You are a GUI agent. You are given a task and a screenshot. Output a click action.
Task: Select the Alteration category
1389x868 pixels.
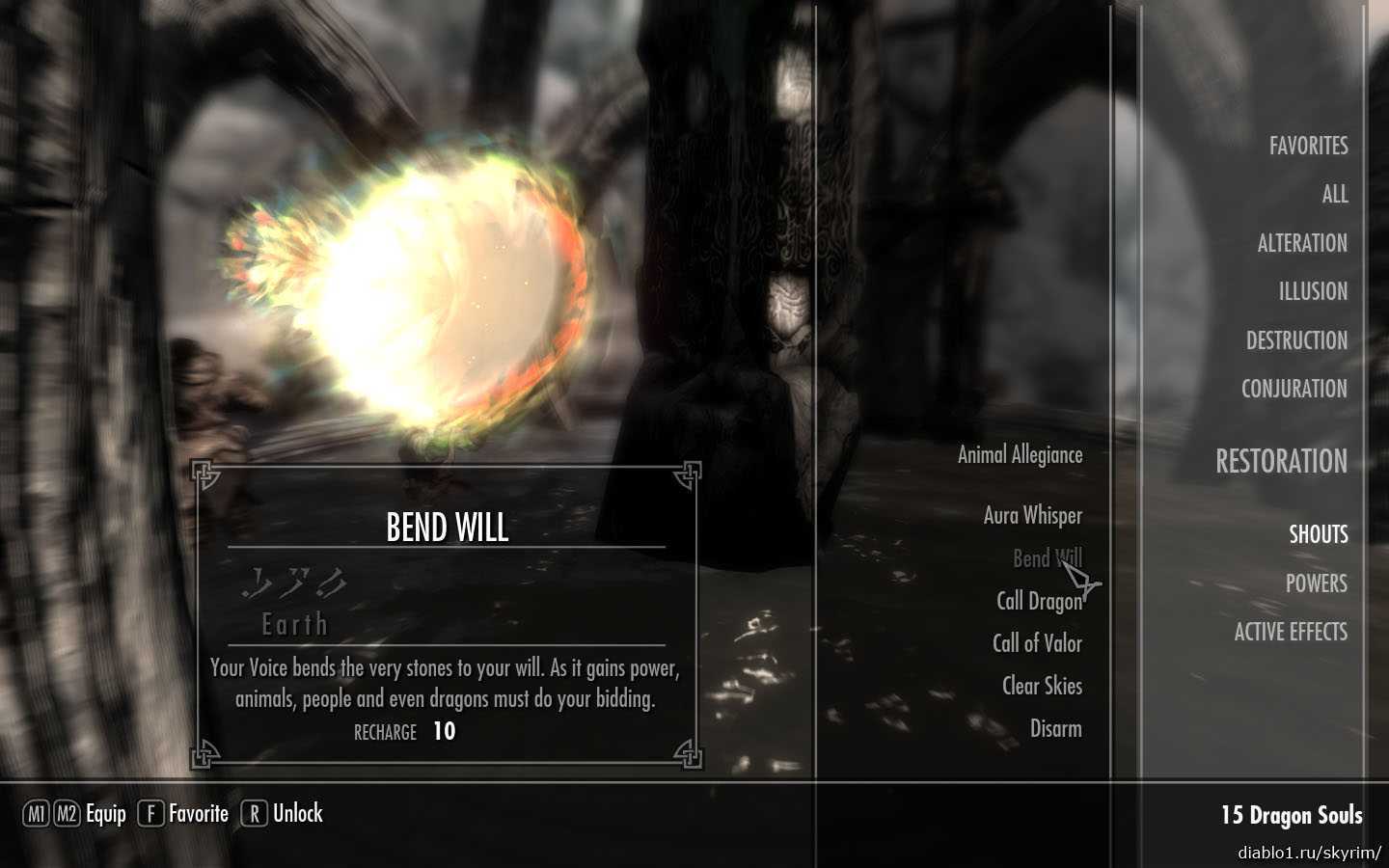(1301, 243)
